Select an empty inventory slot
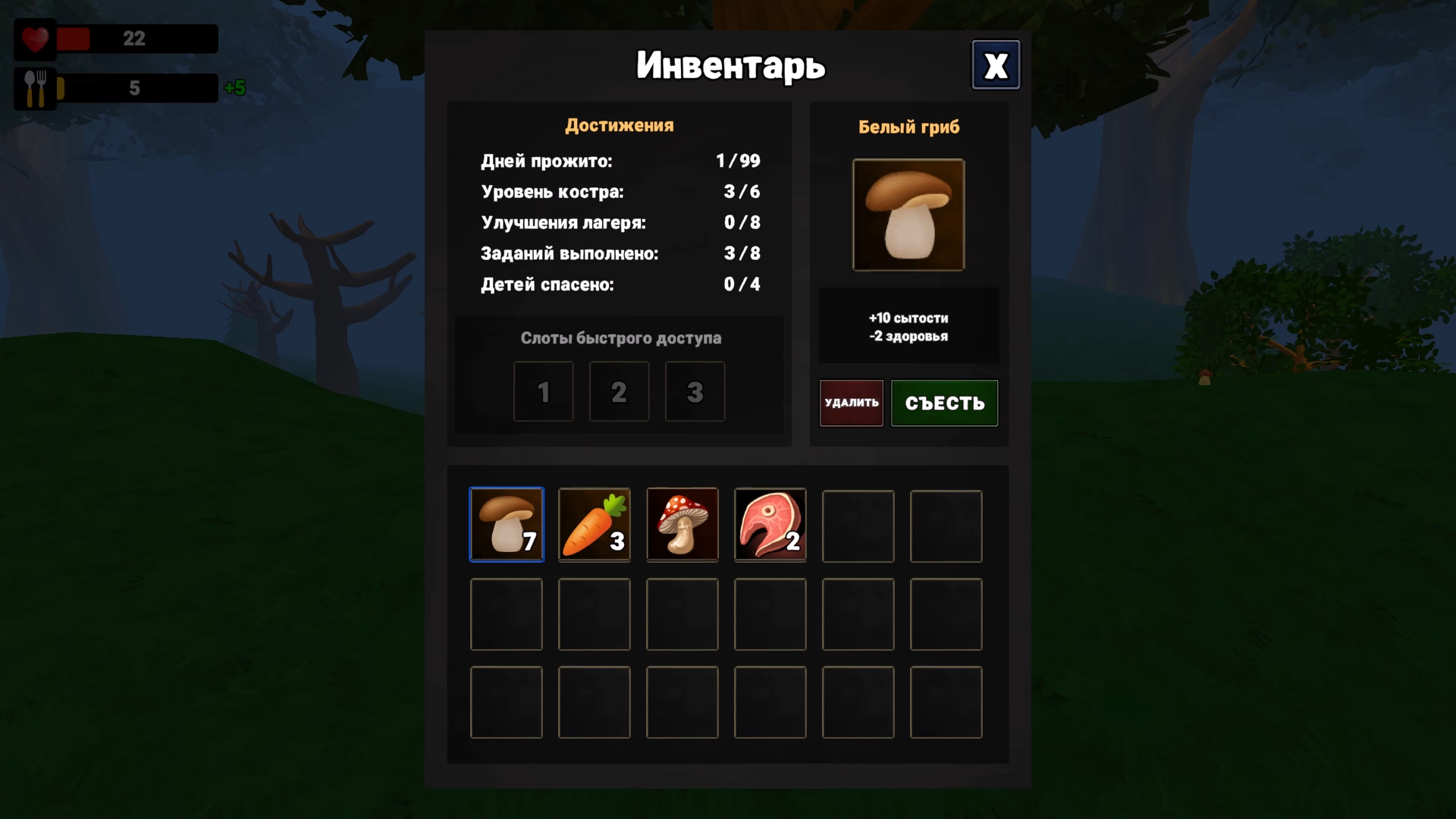Image resolution: width=1456 pixels, height=819 pixels. tap(858, 525)
